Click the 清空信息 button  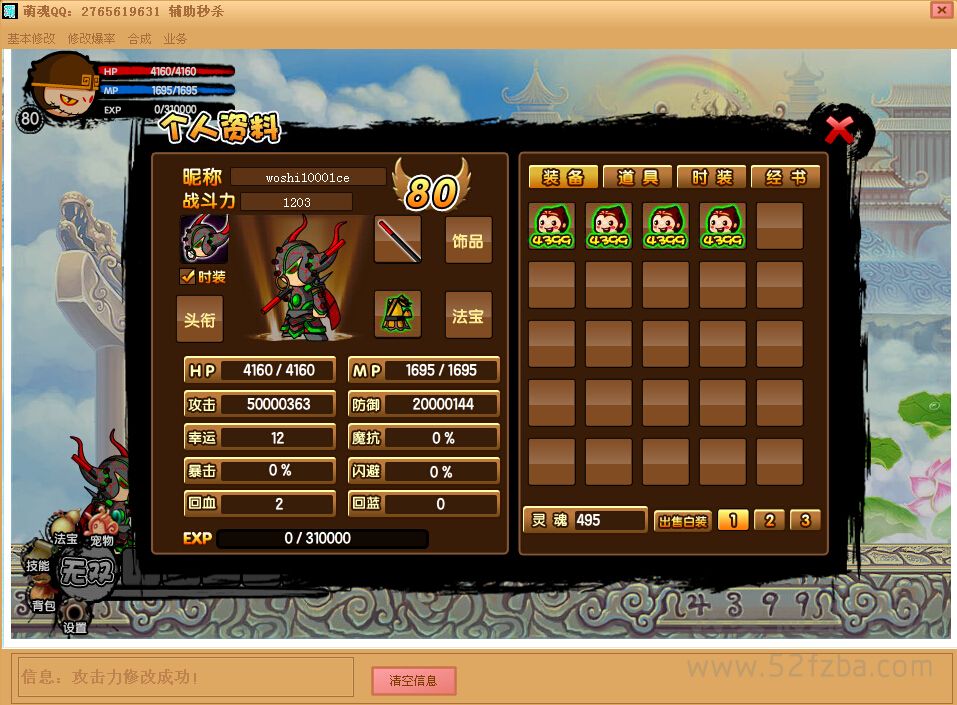(413, 681)
